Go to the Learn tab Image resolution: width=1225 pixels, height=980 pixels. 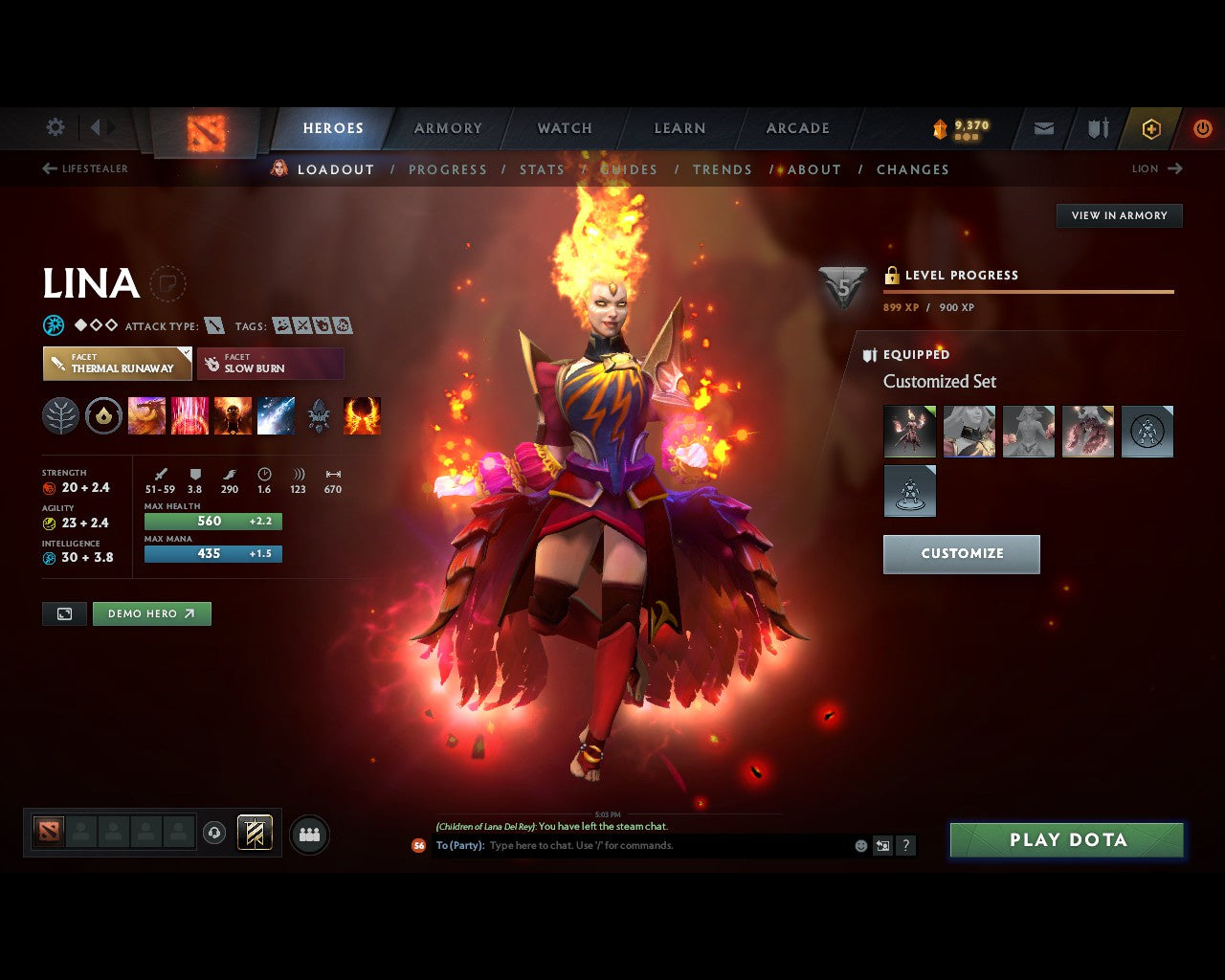pyautogui.click(x=679, y=128)
